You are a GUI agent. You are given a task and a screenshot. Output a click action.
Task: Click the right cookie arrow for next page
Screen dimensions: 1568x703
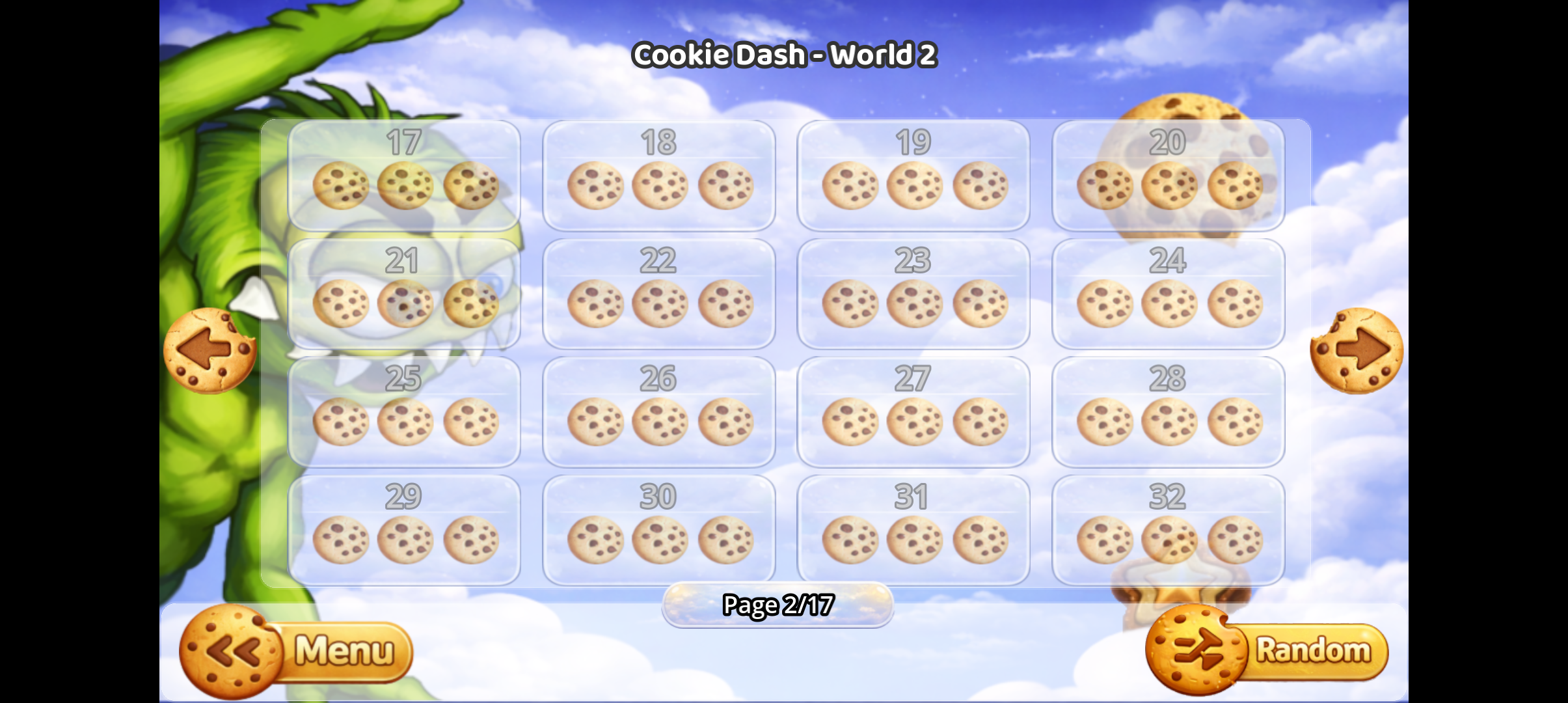(1358, 350)
